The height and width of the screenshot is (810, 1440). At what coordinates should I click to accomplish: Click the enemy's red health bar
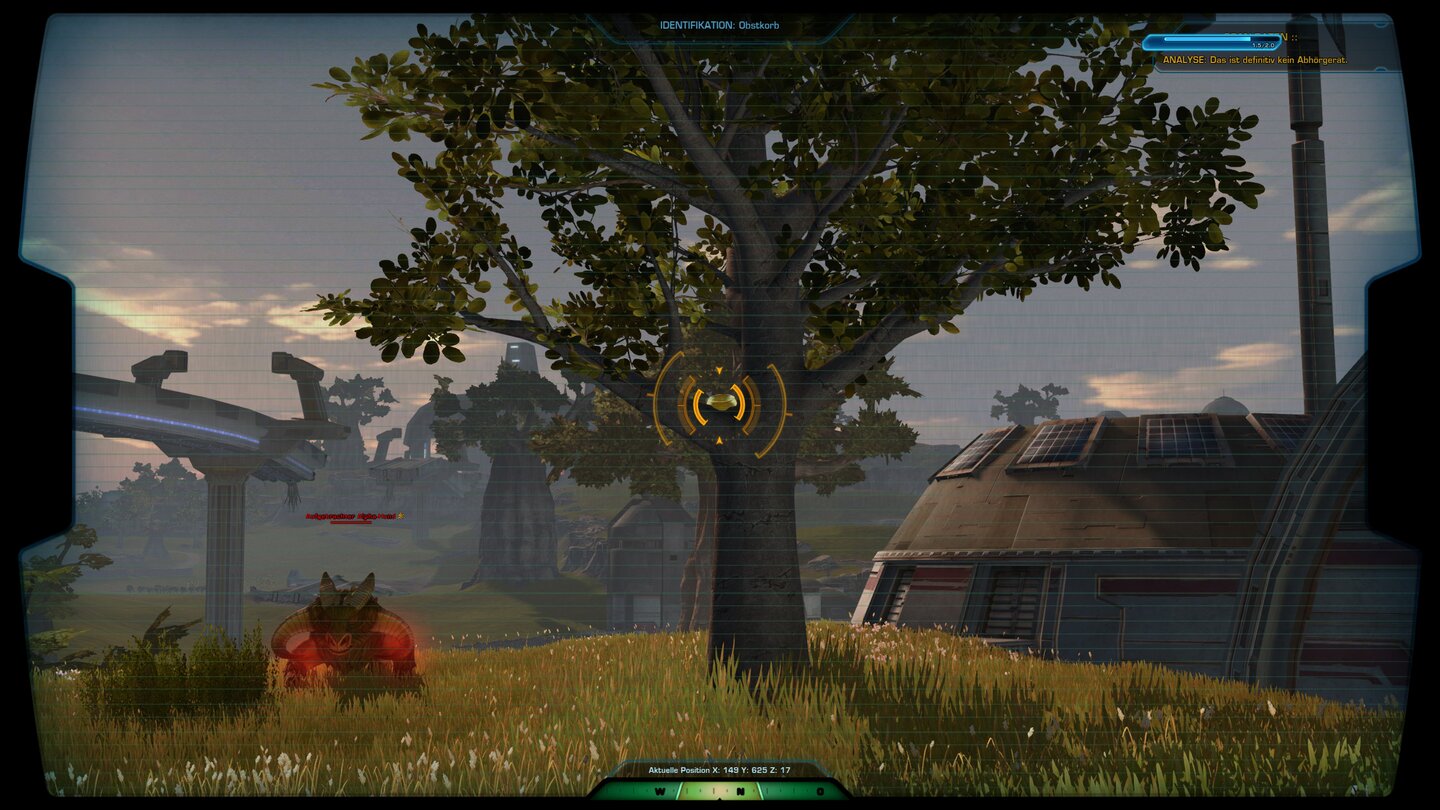tap(351, 522)
